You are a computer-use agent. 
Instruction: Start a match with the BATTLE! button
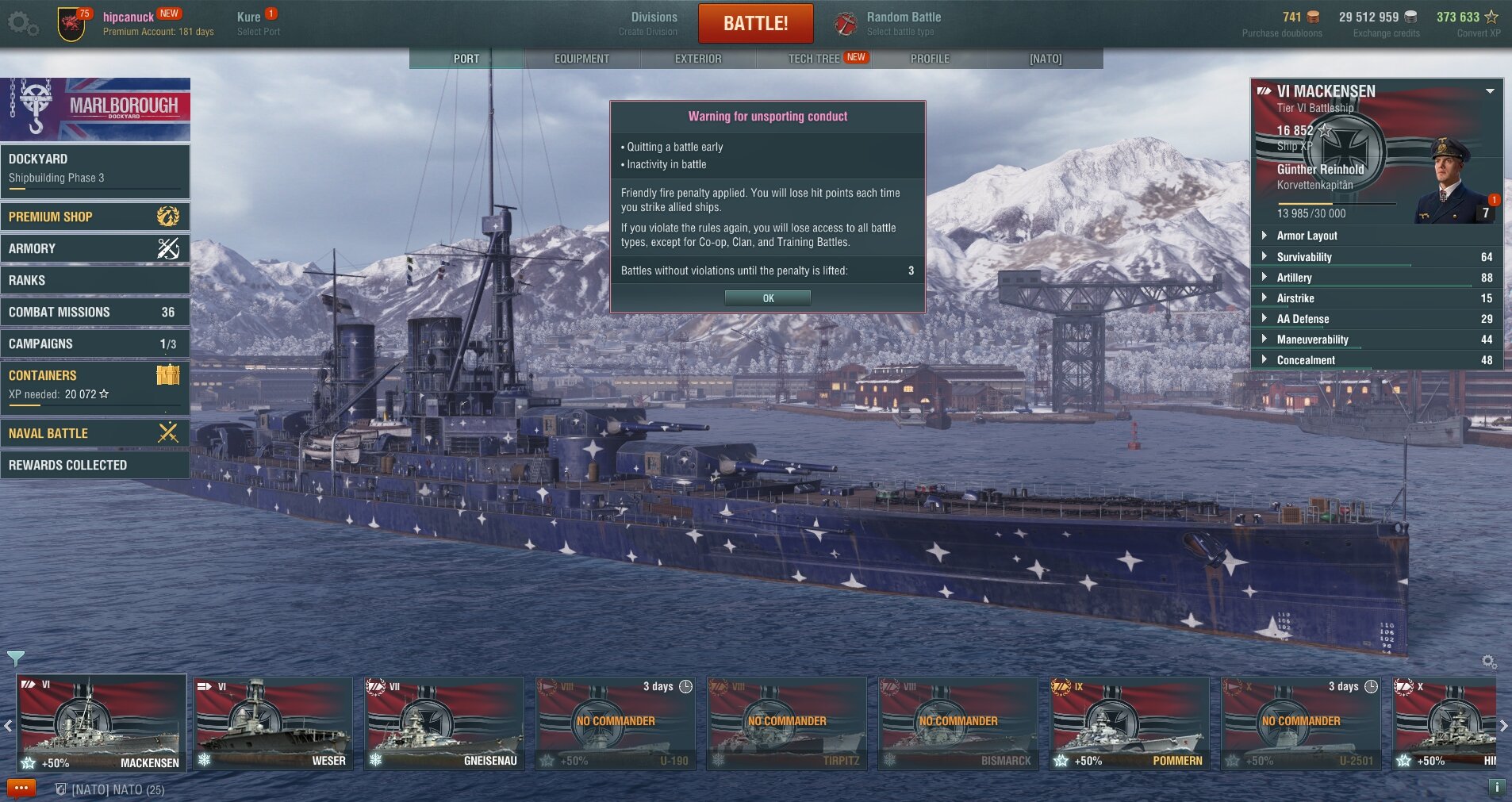755,24
